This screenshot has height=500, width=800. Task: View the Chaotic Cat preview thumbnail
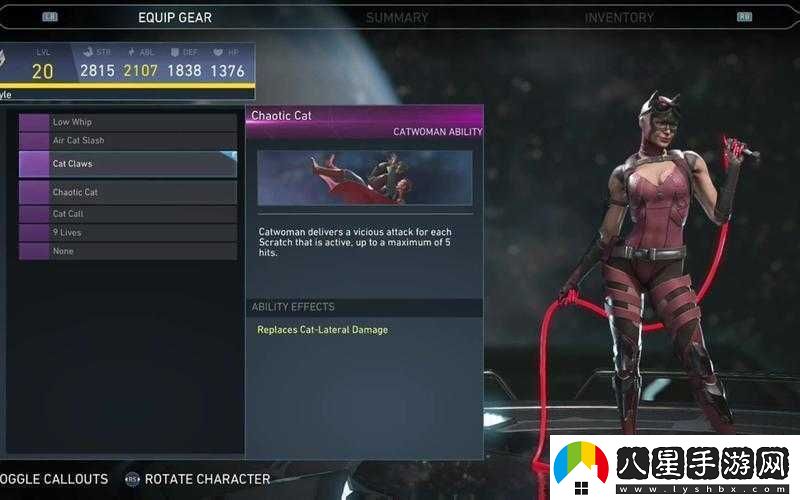click(x=365, y=178)
